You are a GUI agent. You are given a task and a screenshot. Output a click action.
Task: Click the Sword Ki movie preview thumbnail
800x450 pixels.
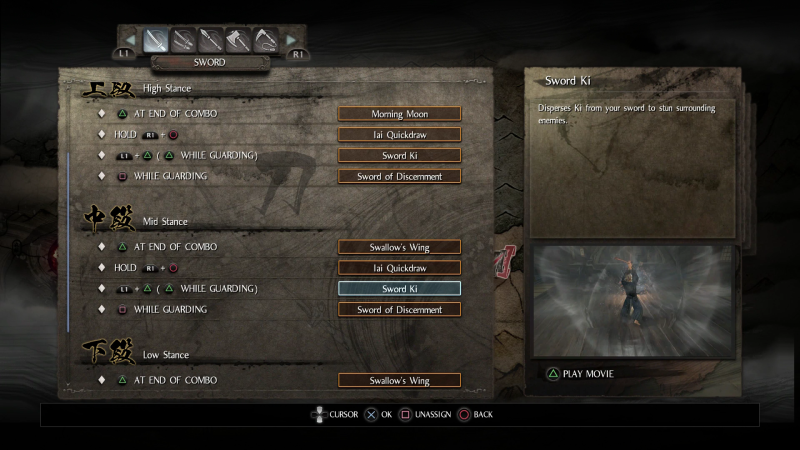click(x=633, y=300)
